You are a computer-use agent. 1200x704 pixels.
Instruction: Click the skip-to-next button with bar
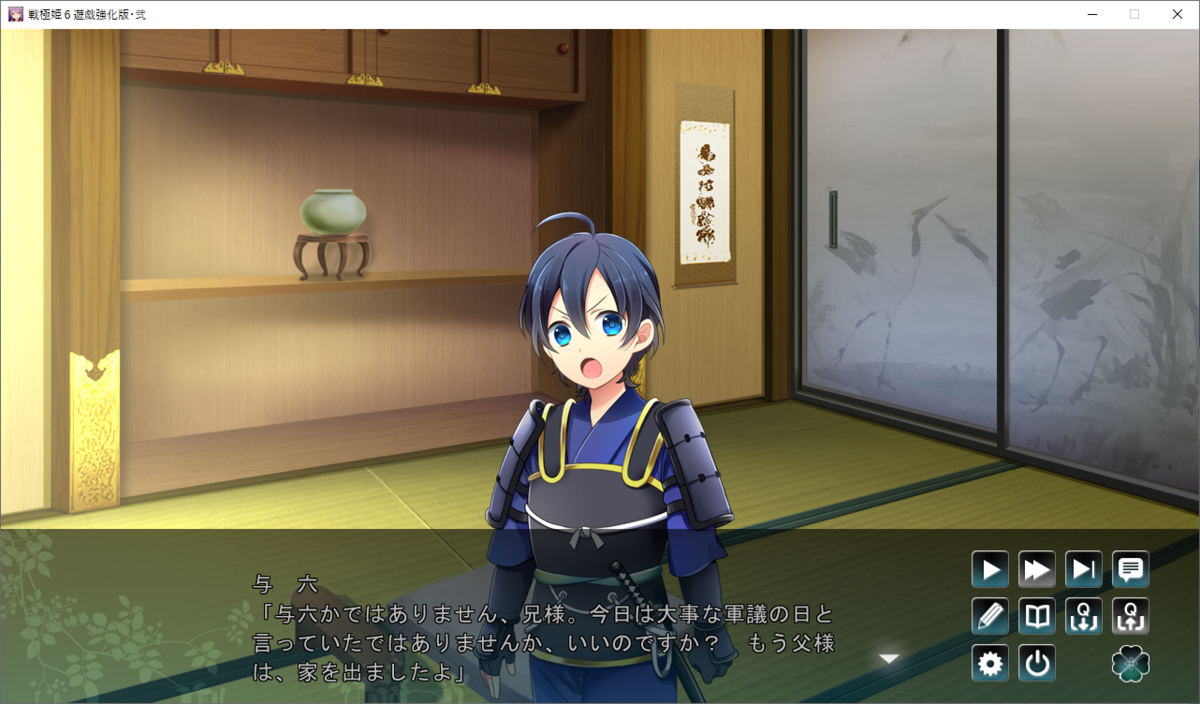pos(1084,570)
